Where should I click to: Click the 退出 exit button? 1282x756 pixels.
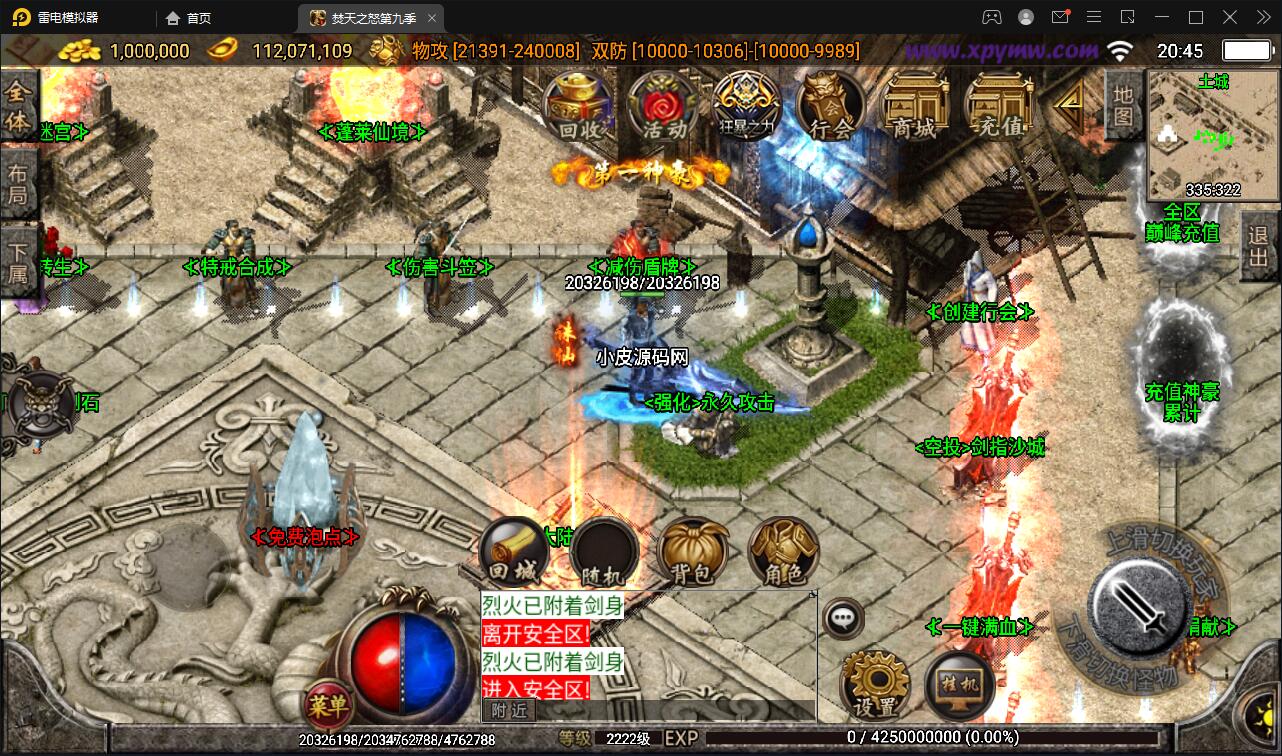point(1260,250)
